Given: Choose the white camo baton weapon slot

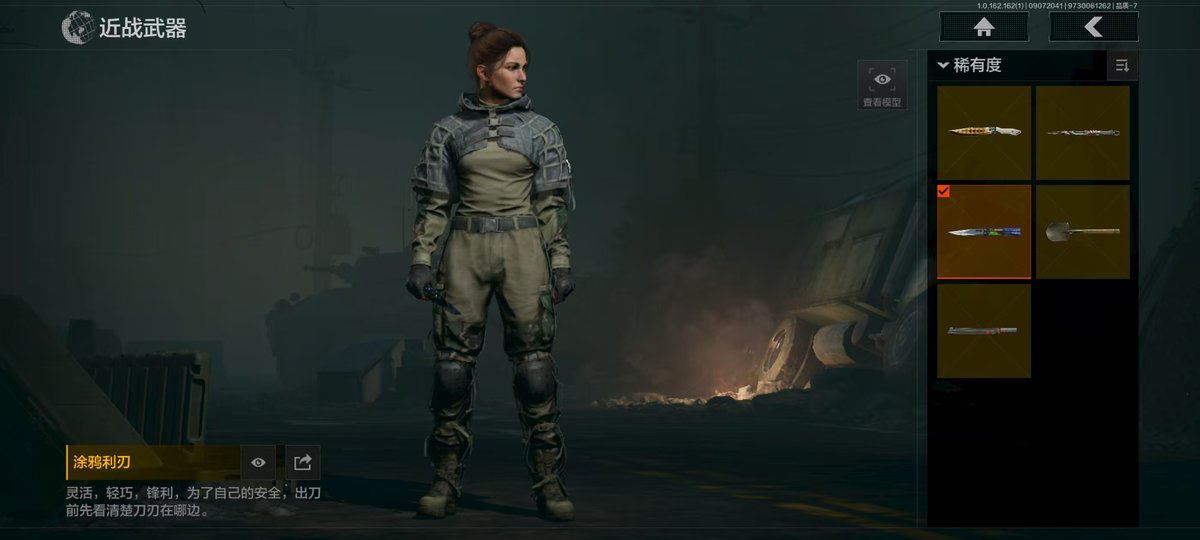Looking at the screenshot, I should tap(1083, 132).
